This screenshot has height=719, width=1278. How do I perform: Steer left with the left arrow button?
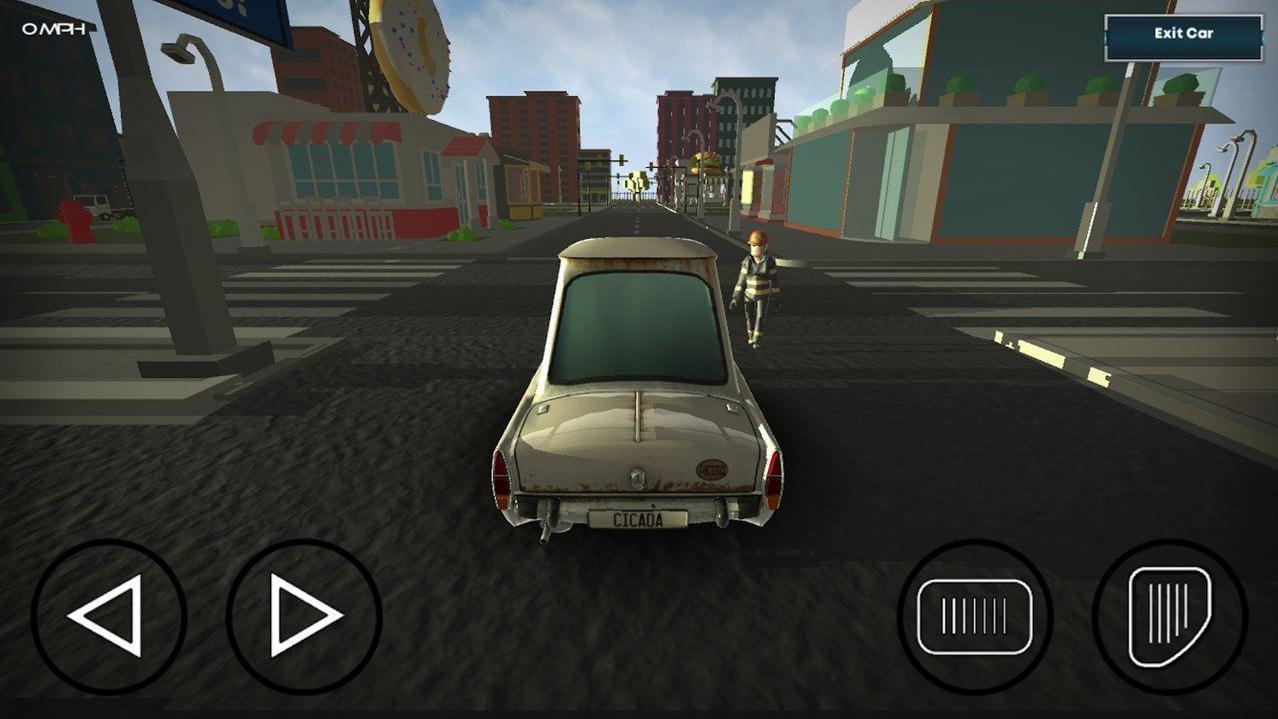(x=108, y=616)
